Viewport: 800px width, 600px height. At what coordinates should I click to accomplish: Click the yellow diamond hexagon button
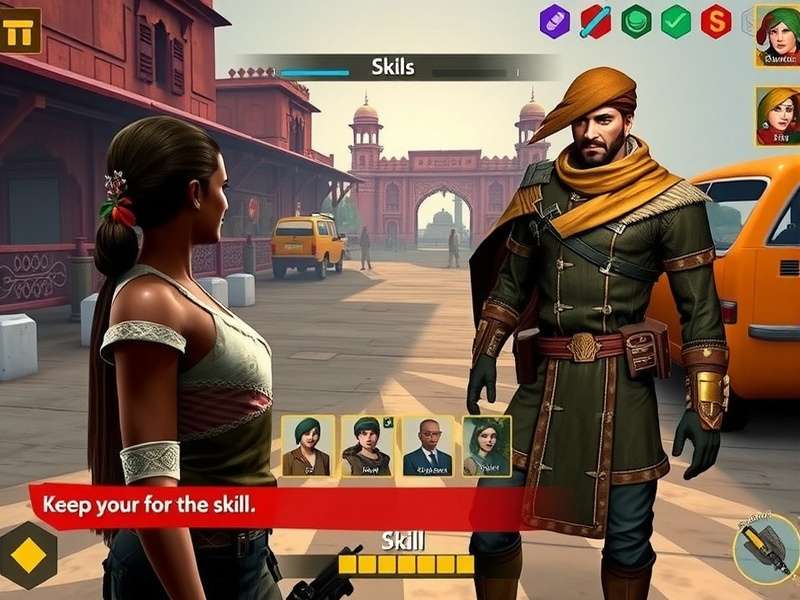pos(28,555)
